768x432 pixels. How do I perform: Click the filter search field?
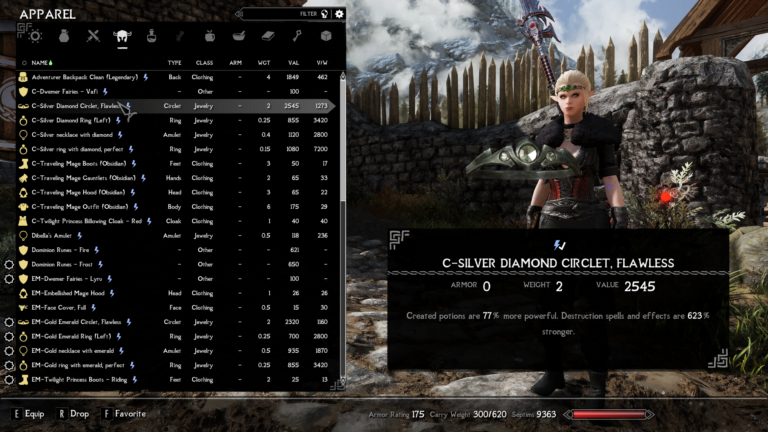(285, 14)
